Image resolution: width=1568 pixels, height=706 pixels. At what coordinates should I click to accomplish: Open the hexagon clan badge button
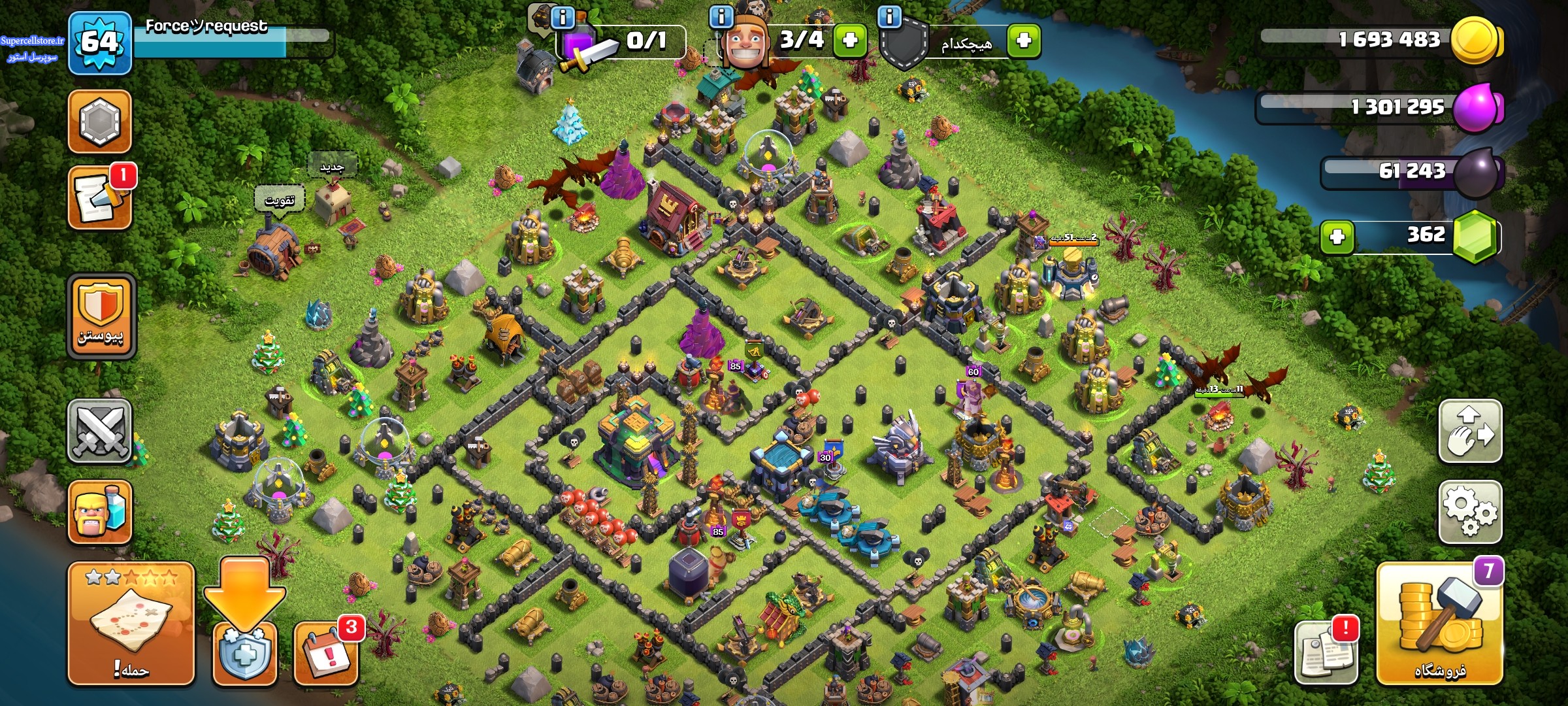point(100,122)
